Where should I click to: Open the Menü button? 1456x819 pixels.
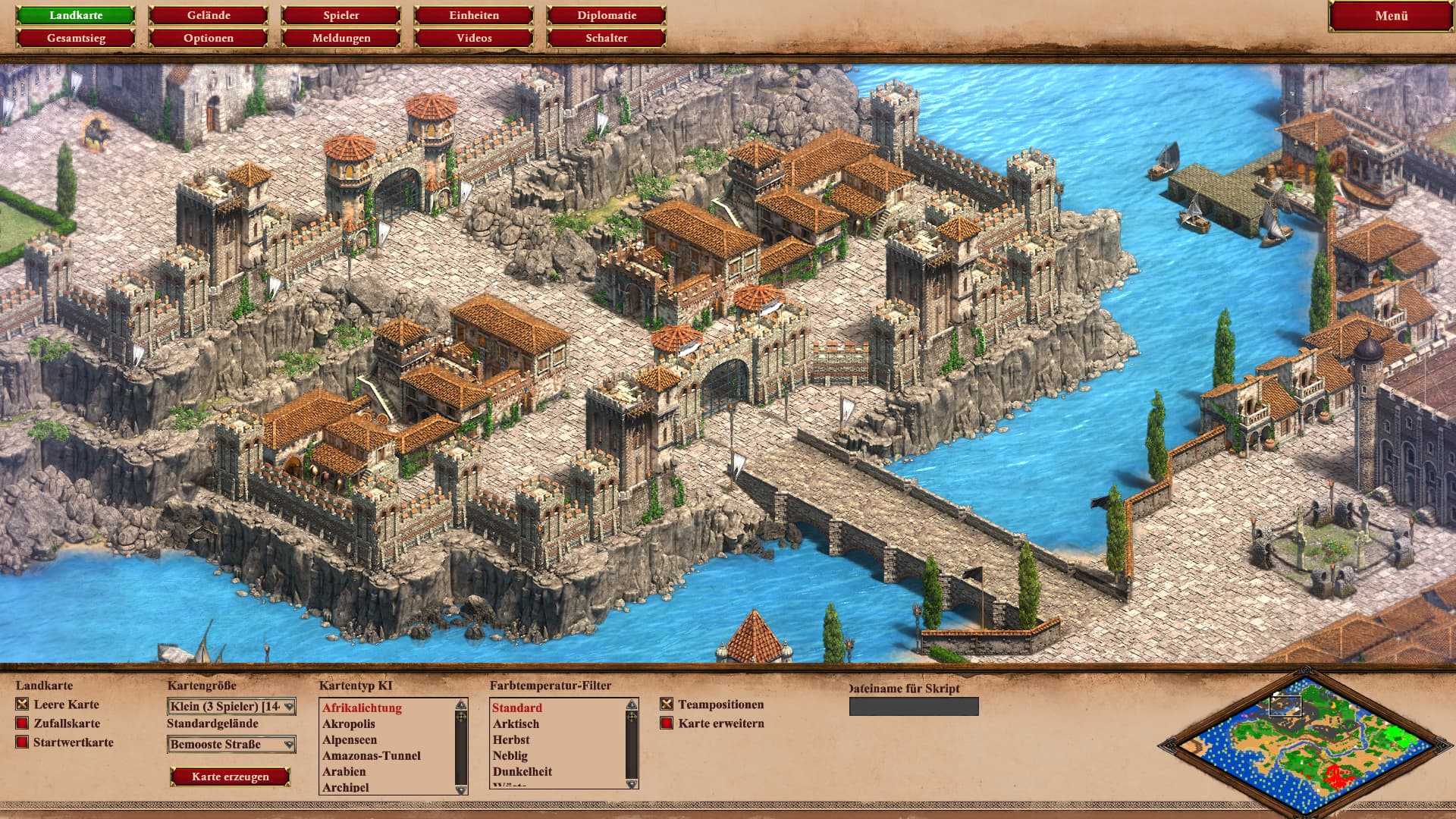pyautogui.click(x=1391, y=16)
